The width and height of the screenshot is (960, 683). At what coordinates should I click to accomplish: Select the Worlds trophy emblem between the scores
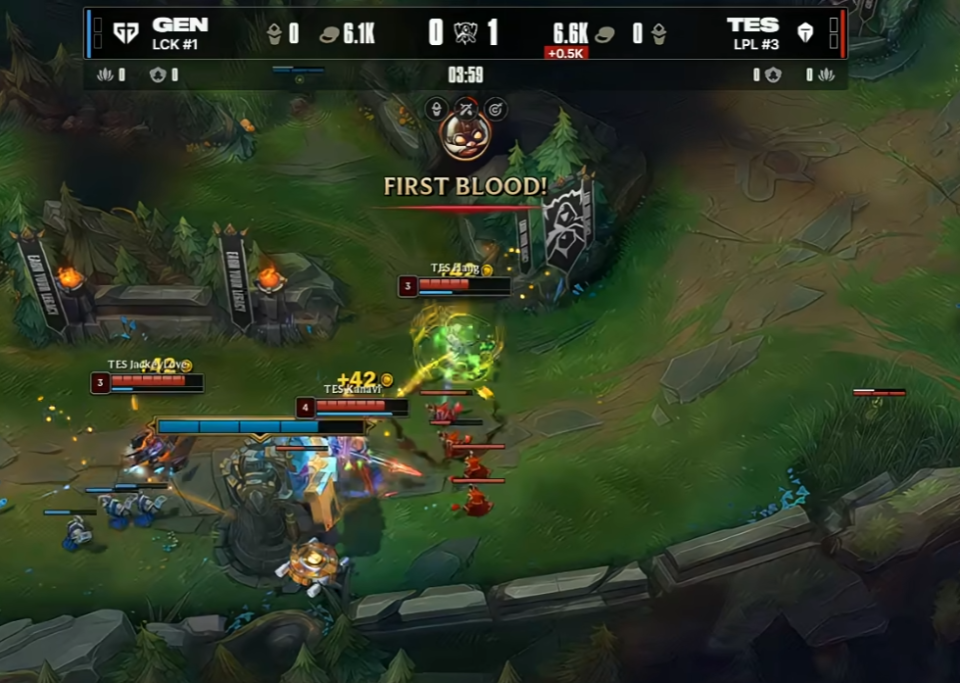pyautogui.click(x=465, y=33)
